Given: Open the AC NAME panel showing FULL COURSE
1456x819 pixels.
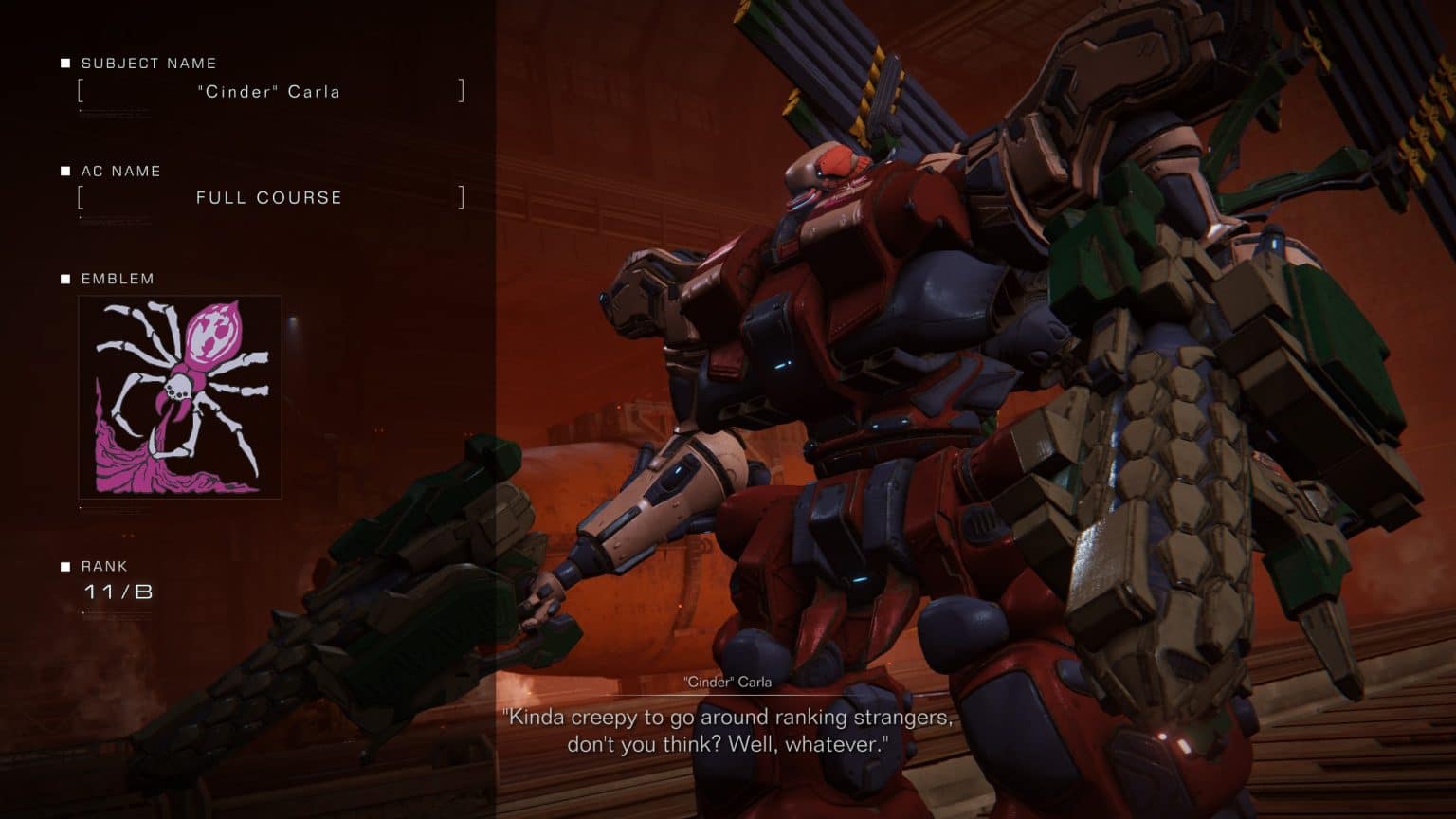Looking at the screenshot, I should (268, 197).
